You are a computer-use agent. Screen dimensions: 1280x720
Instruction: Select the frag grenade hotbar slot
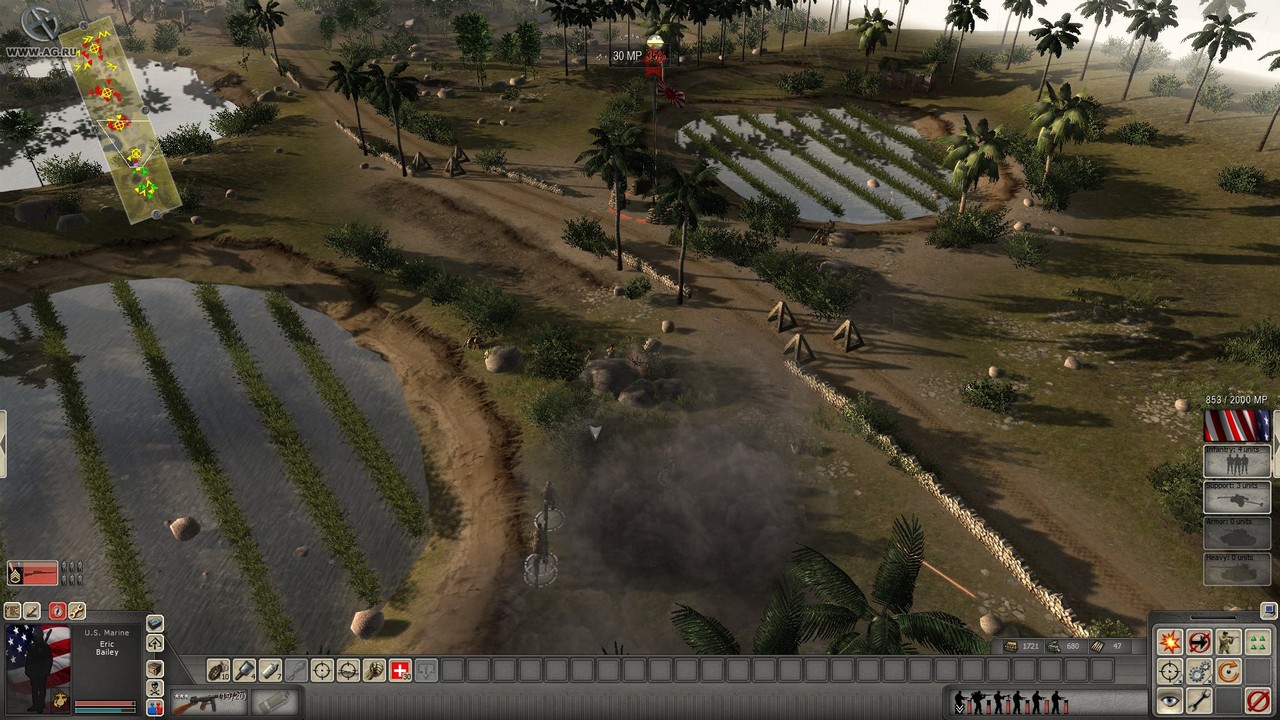[218, 670]
